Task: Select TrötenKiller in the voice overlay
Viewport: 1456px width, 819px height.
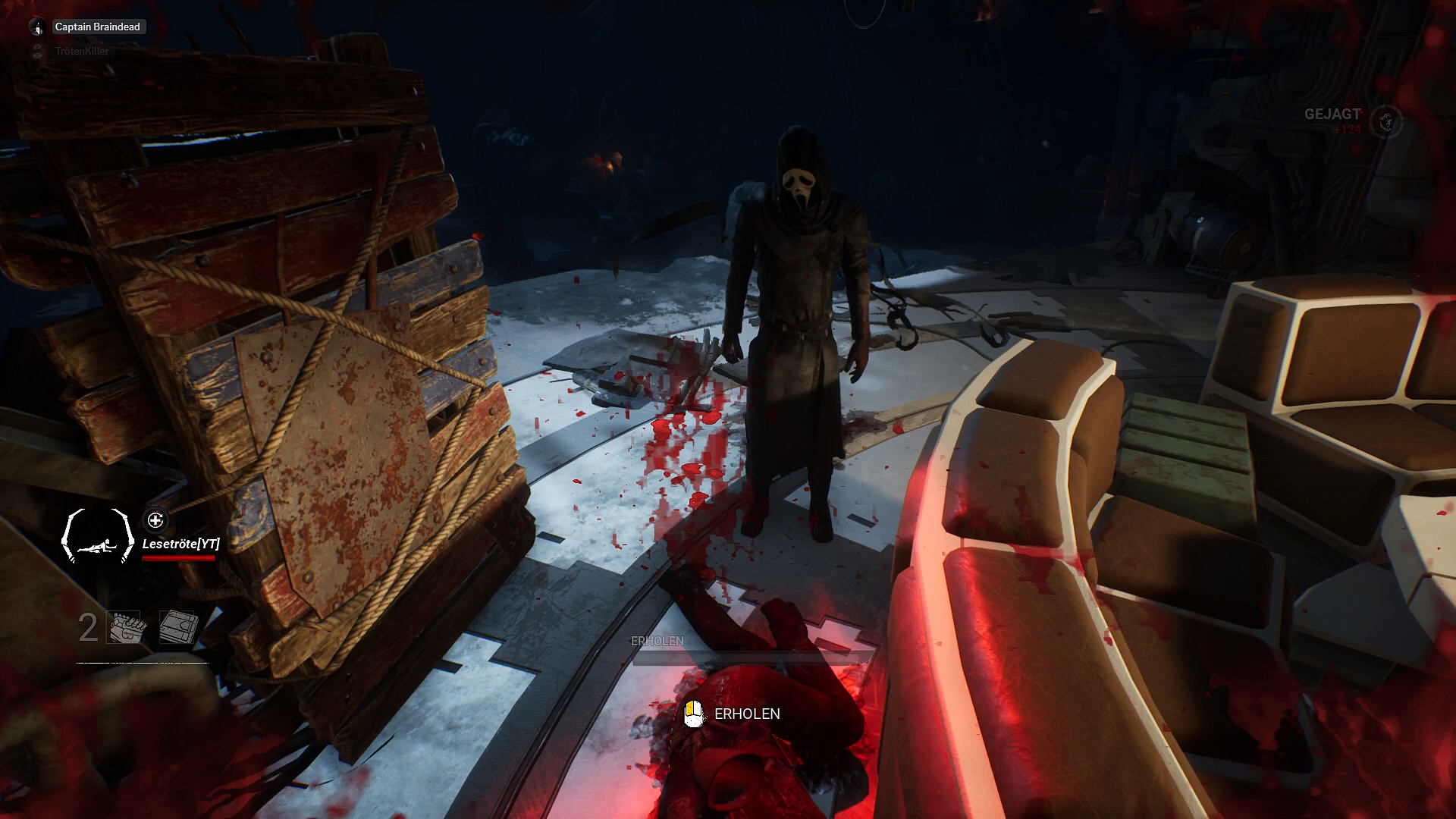Action: point(81,51)
